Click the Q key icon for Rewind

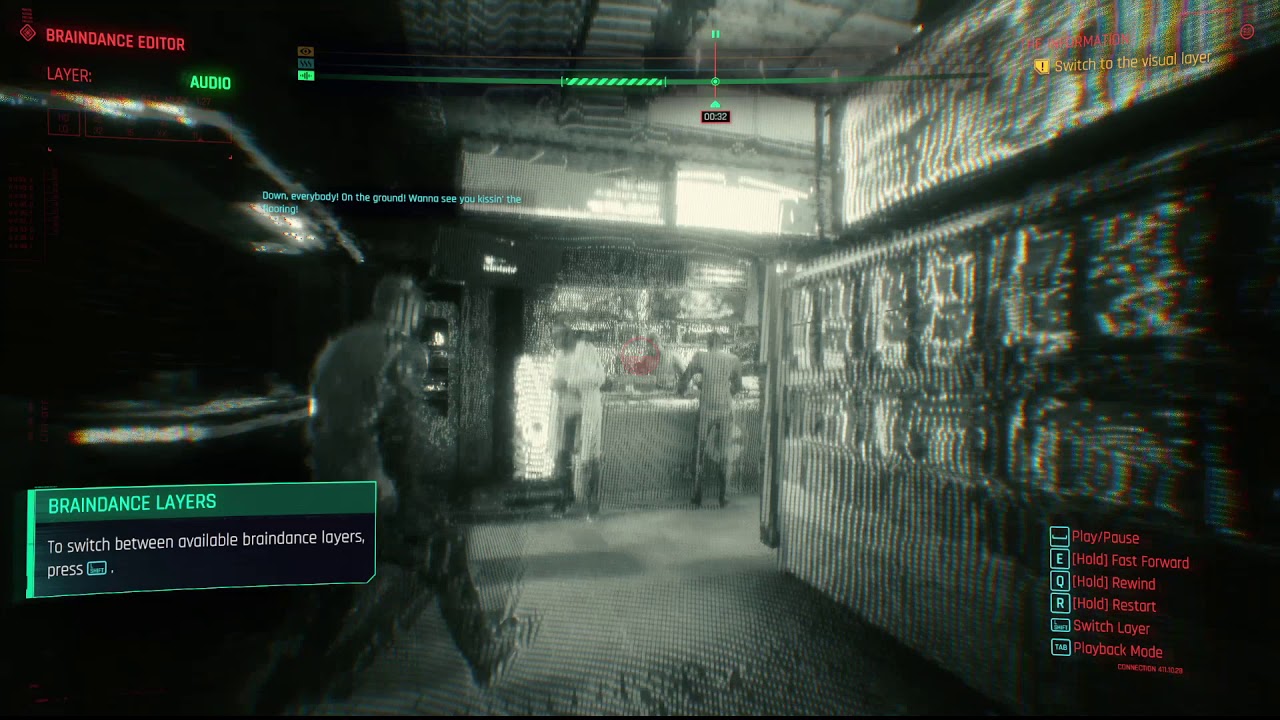click(x=1059, y=581)
